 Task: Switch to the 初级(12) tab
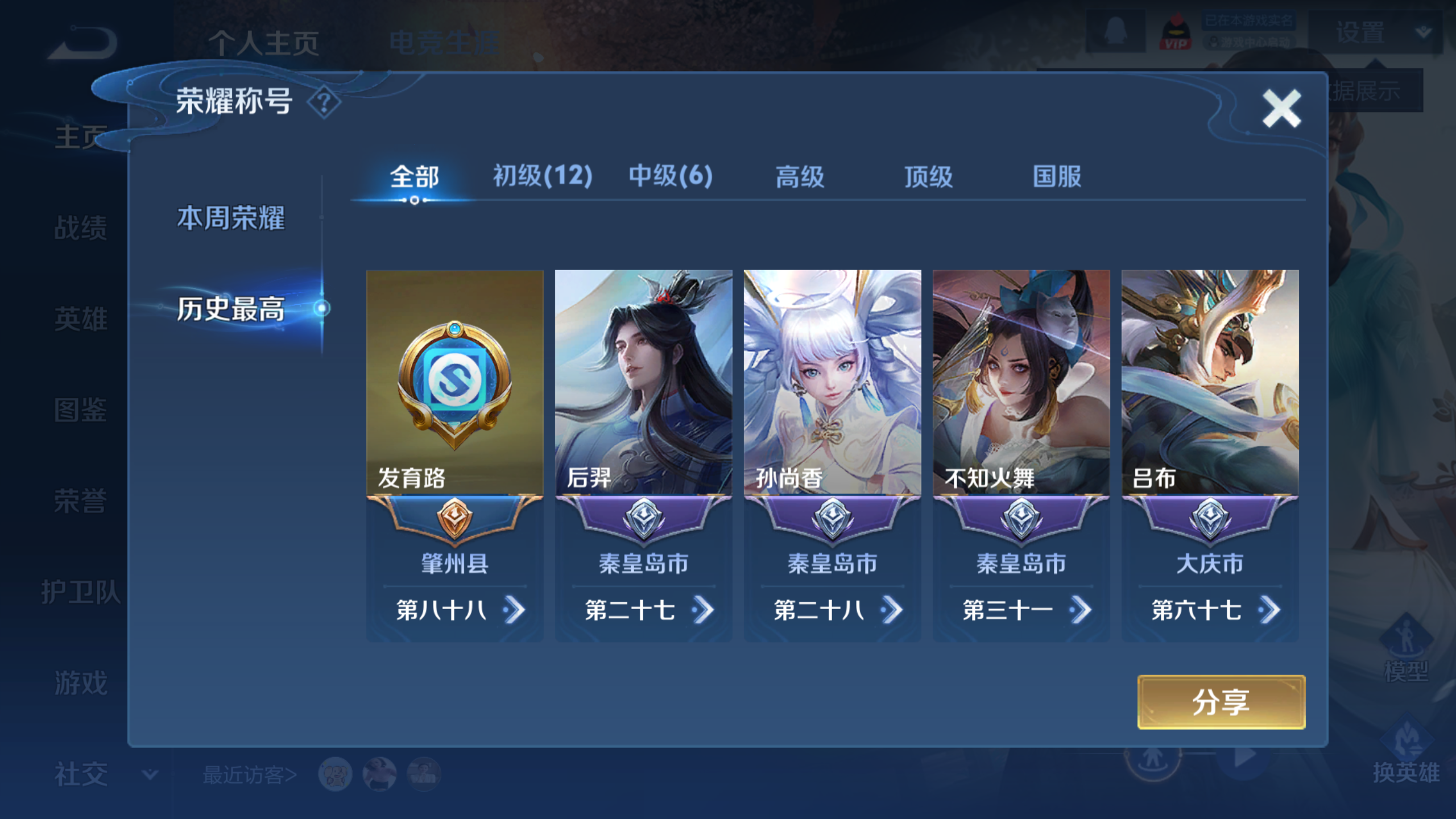542,176
